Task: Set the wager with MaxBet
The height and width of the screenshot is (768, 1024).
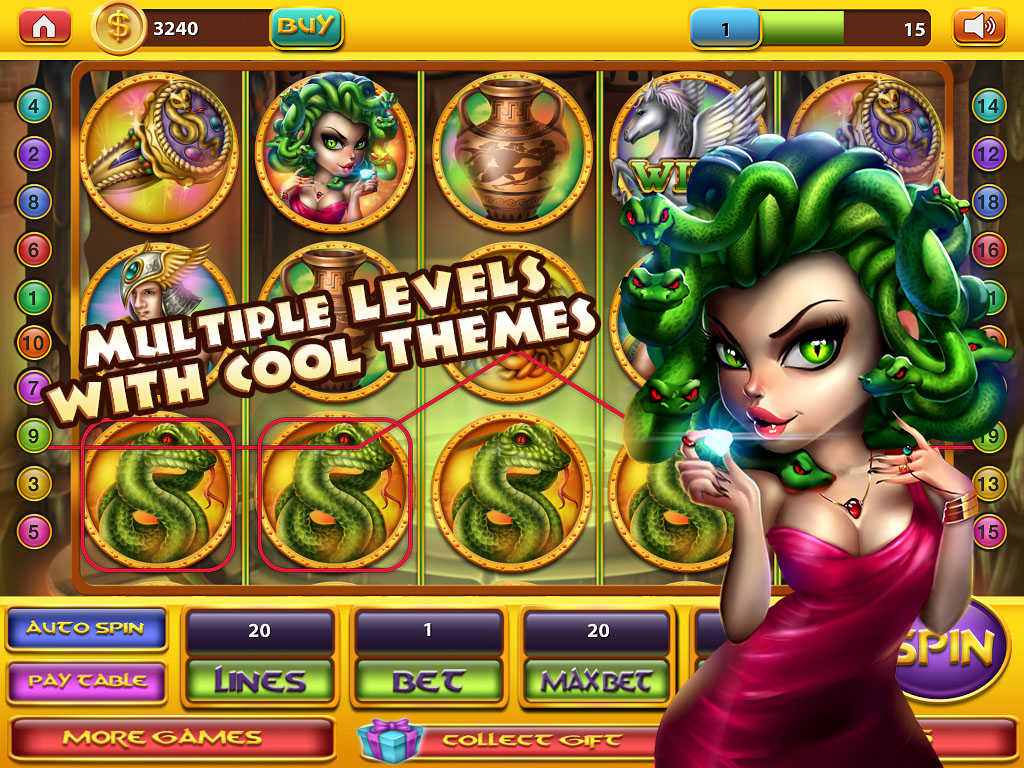Action: 597,681
